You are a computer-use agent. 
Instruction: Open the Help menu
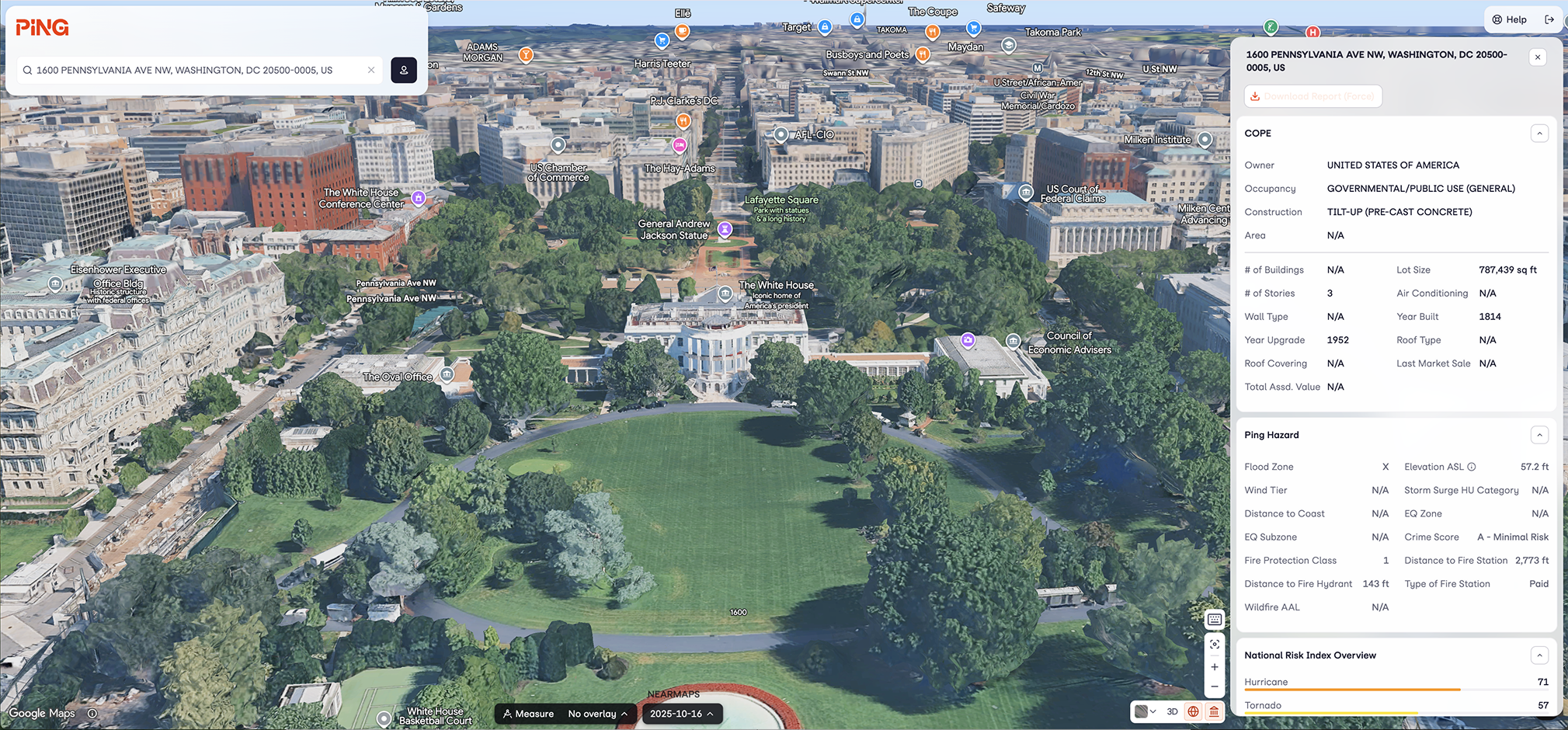tap(1509, 19)
